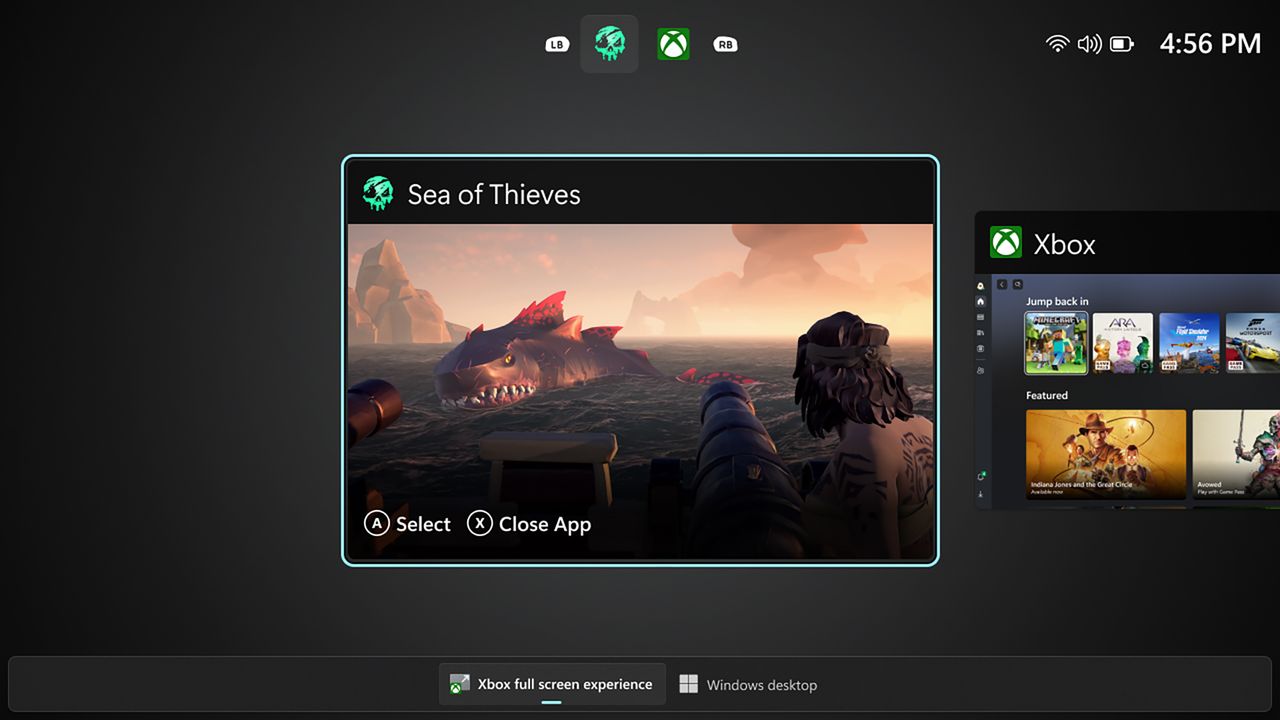Viewport: 1280px width, 720px height.
Task: Open the Indiana Jones Featured tile
Action: [x=1105, y=455]
